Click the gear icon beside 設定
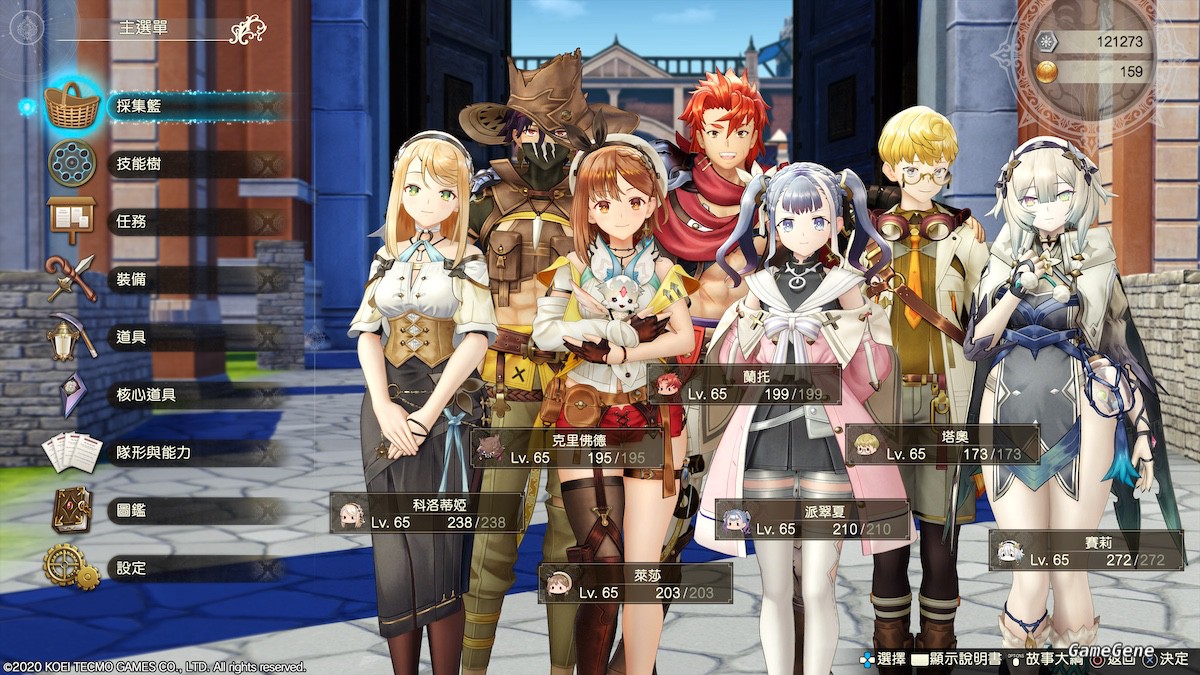This screenshot has height=675, width=1200. (70, 567)
